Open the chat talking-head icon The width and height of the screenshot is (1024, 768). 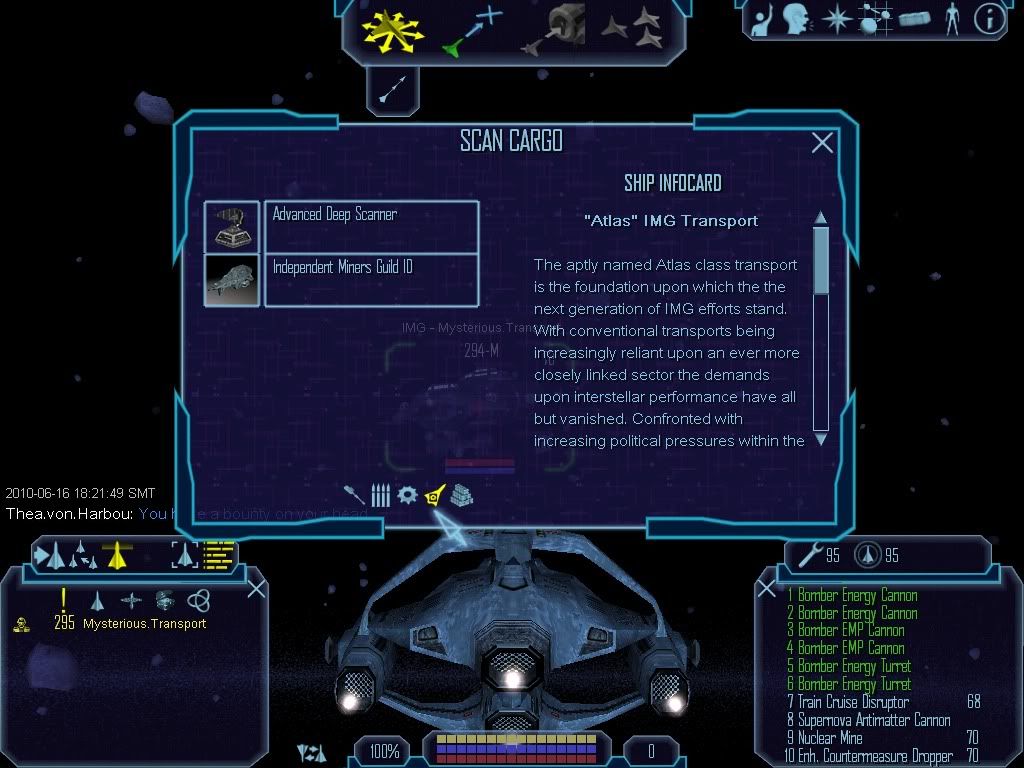coord(796,19)
